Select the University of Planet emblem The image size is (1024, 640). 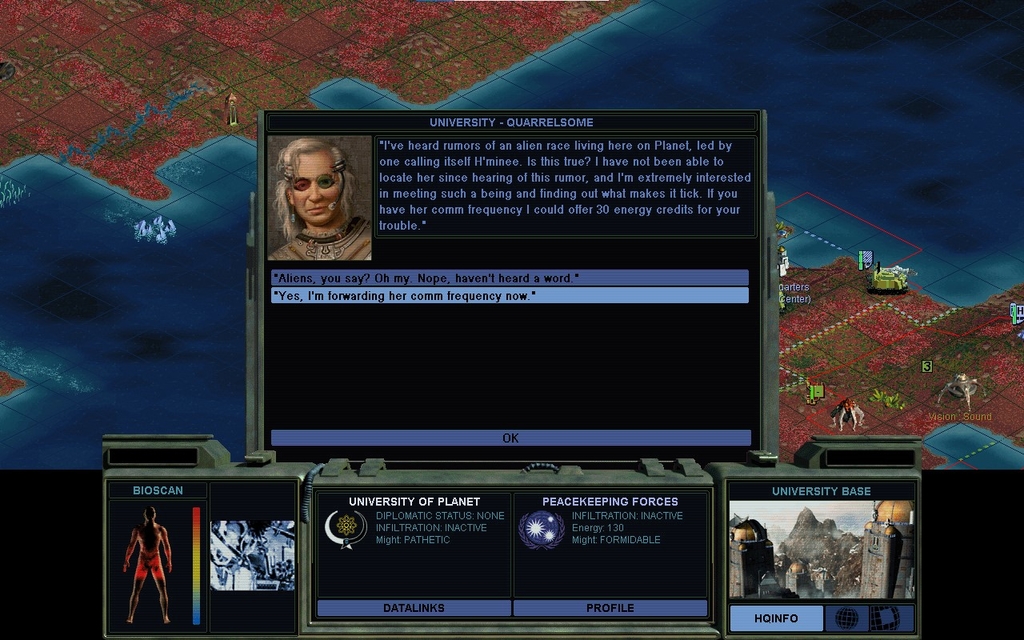(x=345, y=529)
